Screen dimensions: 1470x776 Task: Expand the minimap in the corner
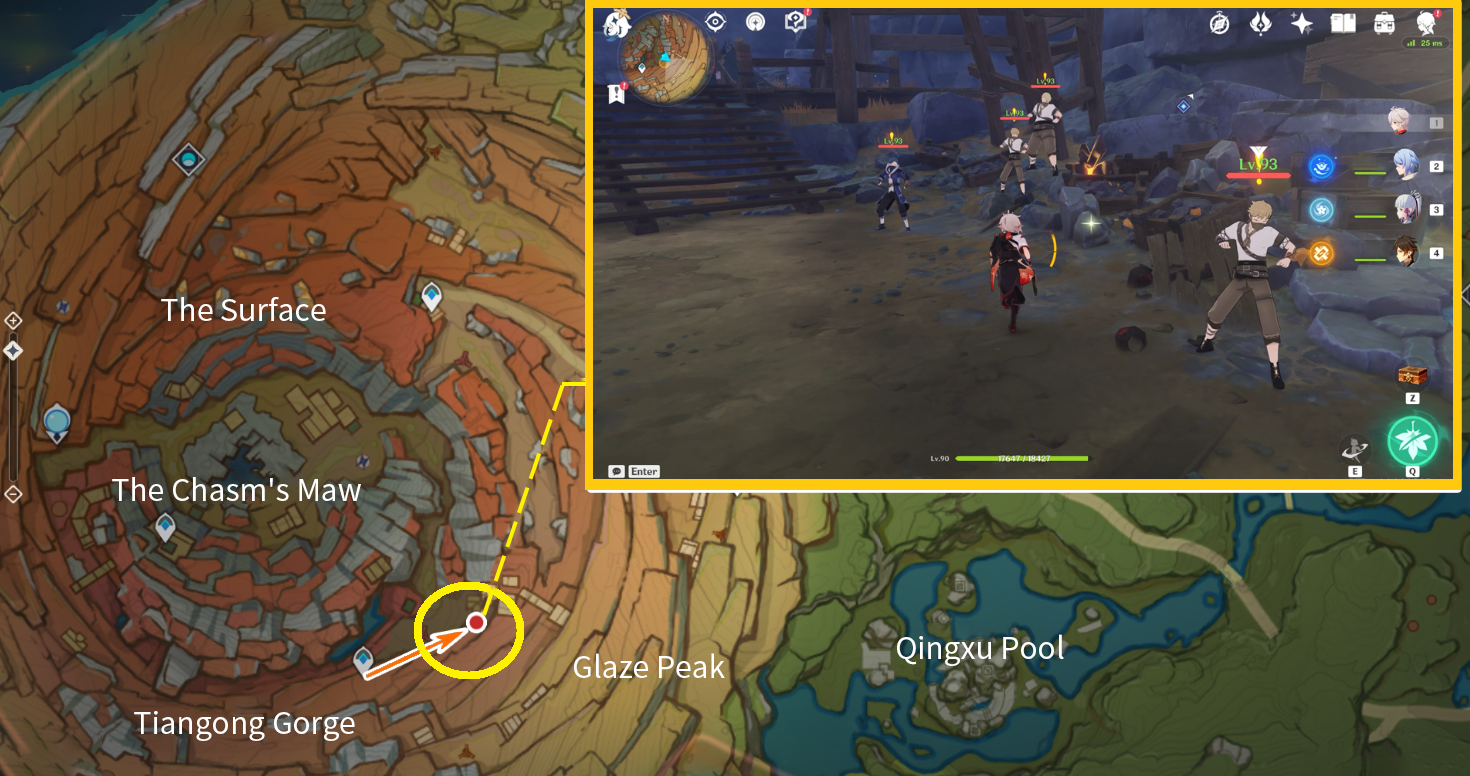tap(665, 60)
